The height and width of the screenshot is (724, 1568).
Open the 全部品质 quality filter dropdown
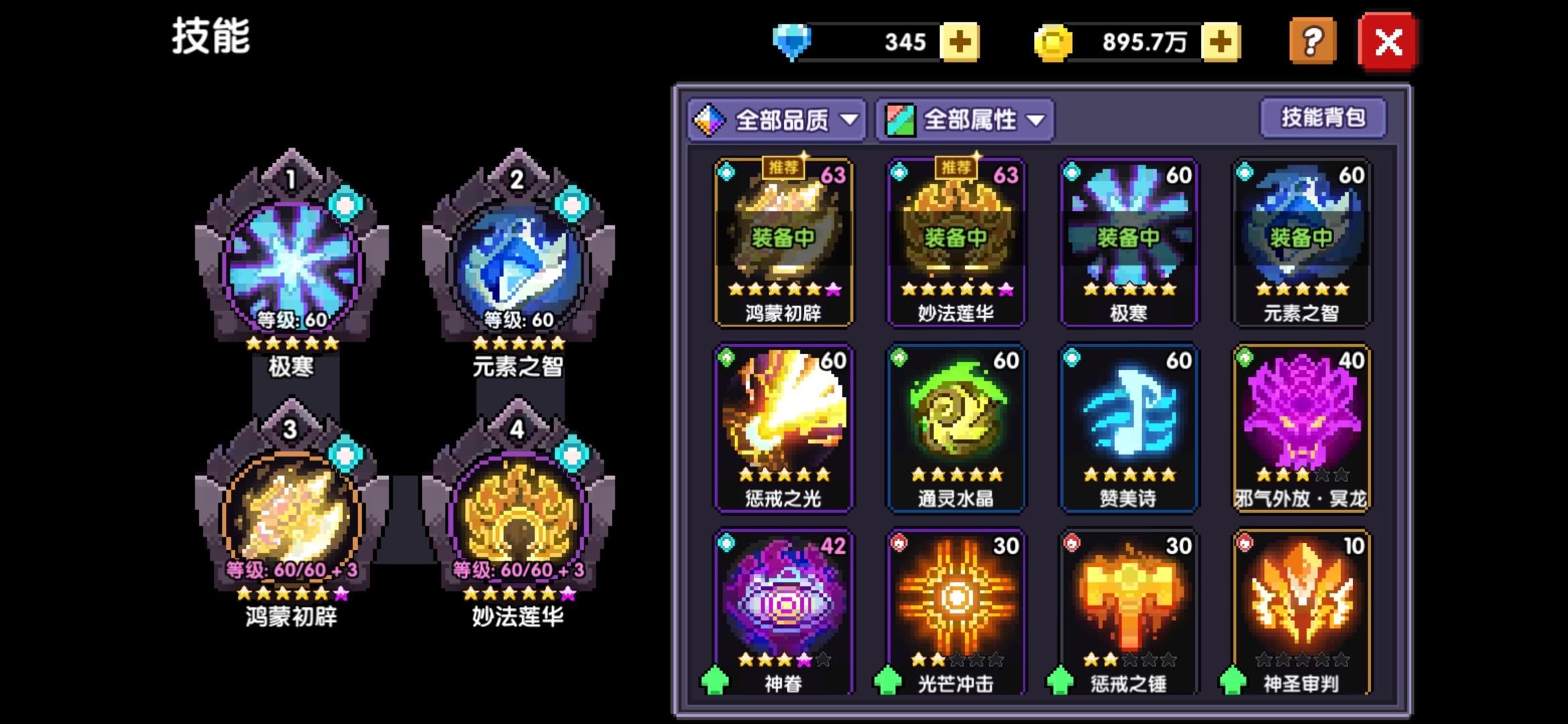777,119
